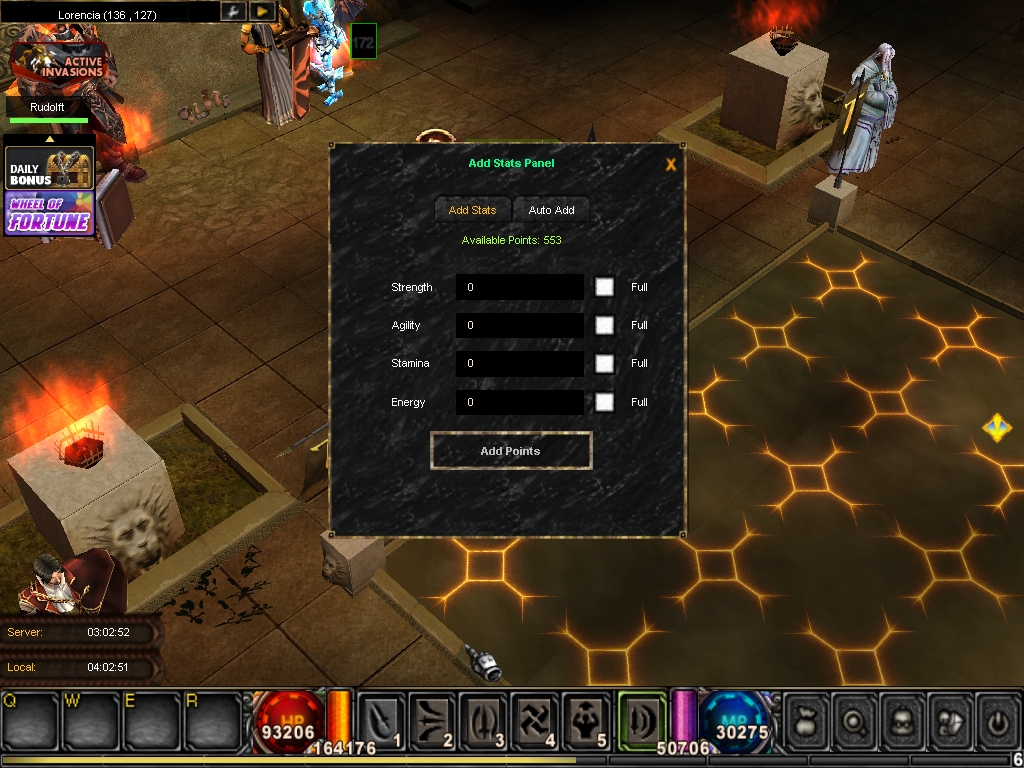Click the Strength points input field

point(520,288)
